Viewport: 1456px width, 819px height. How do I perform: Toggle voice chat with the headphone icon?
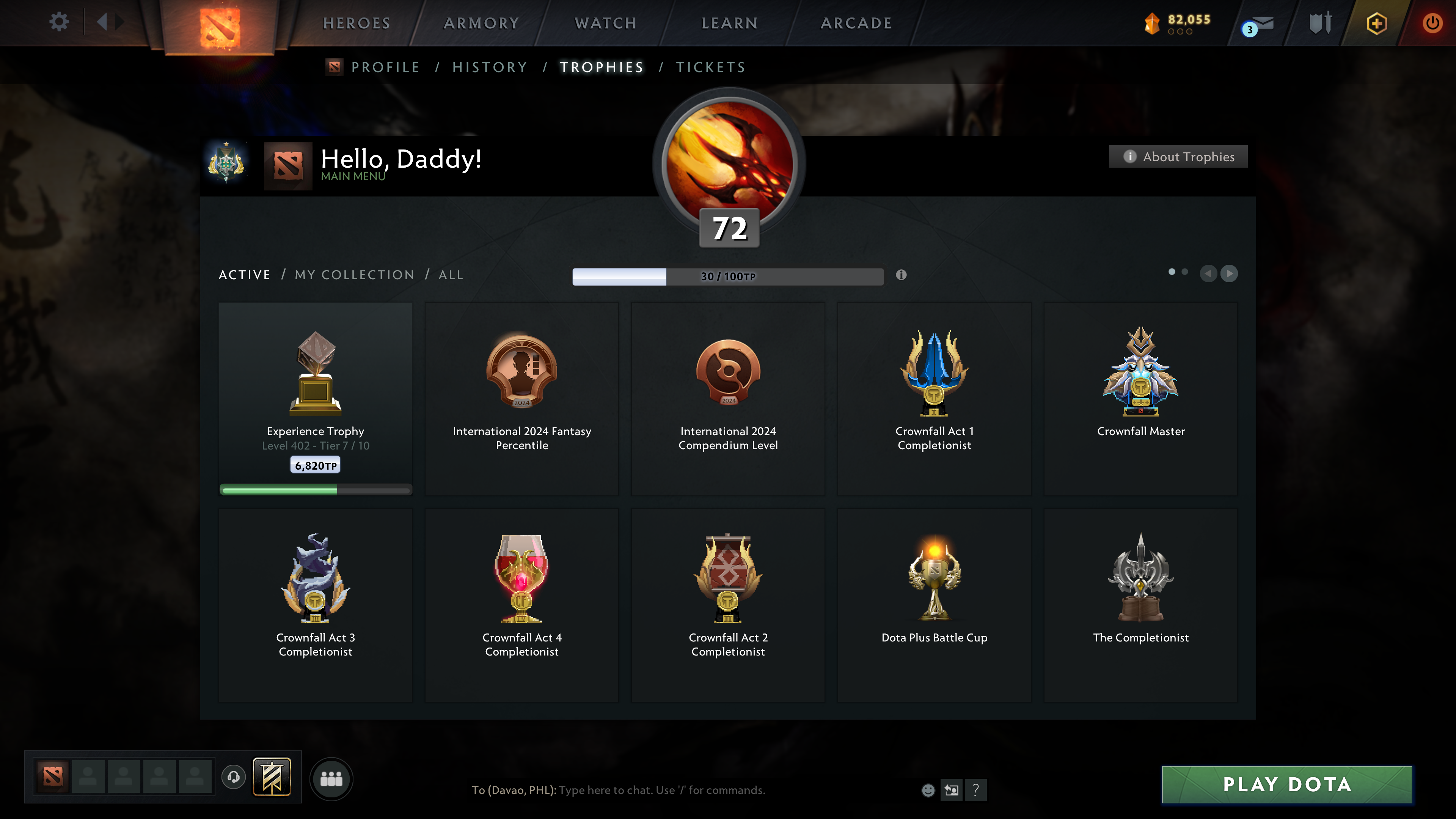(x=232, y=777)
